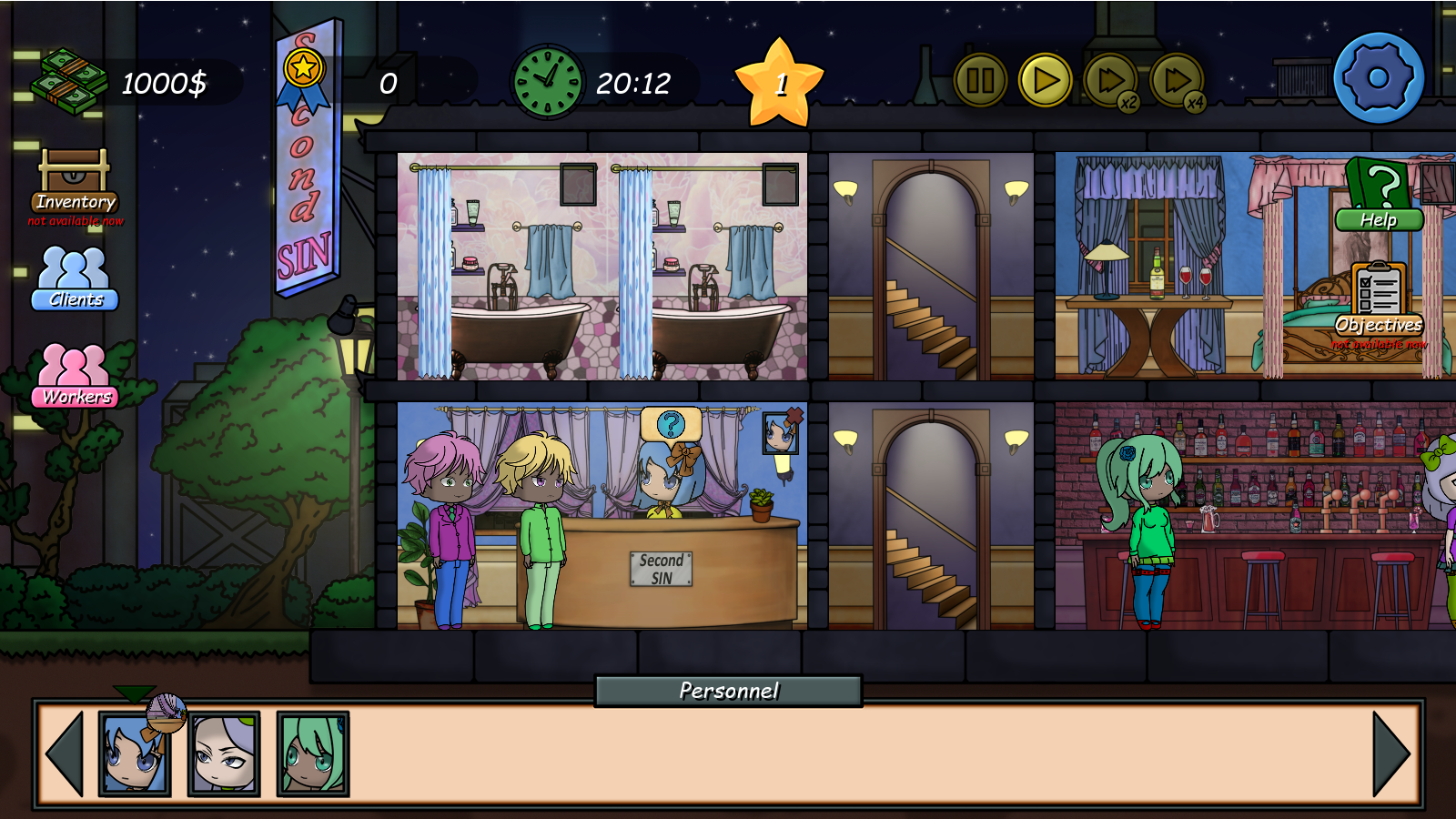
Task: Open the Workers list
Action: click(75, 375)
